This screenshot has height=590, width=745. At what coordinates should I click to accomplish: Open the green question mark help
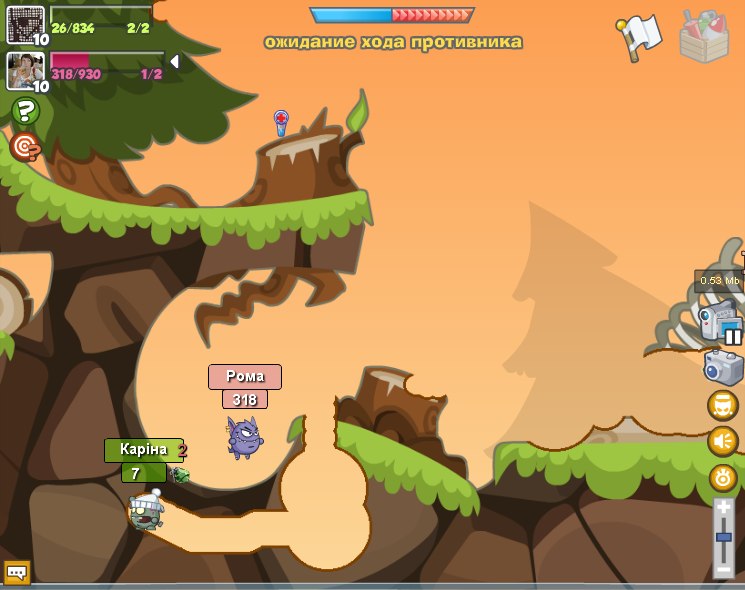pyautogui.click(x=25, y=111)
